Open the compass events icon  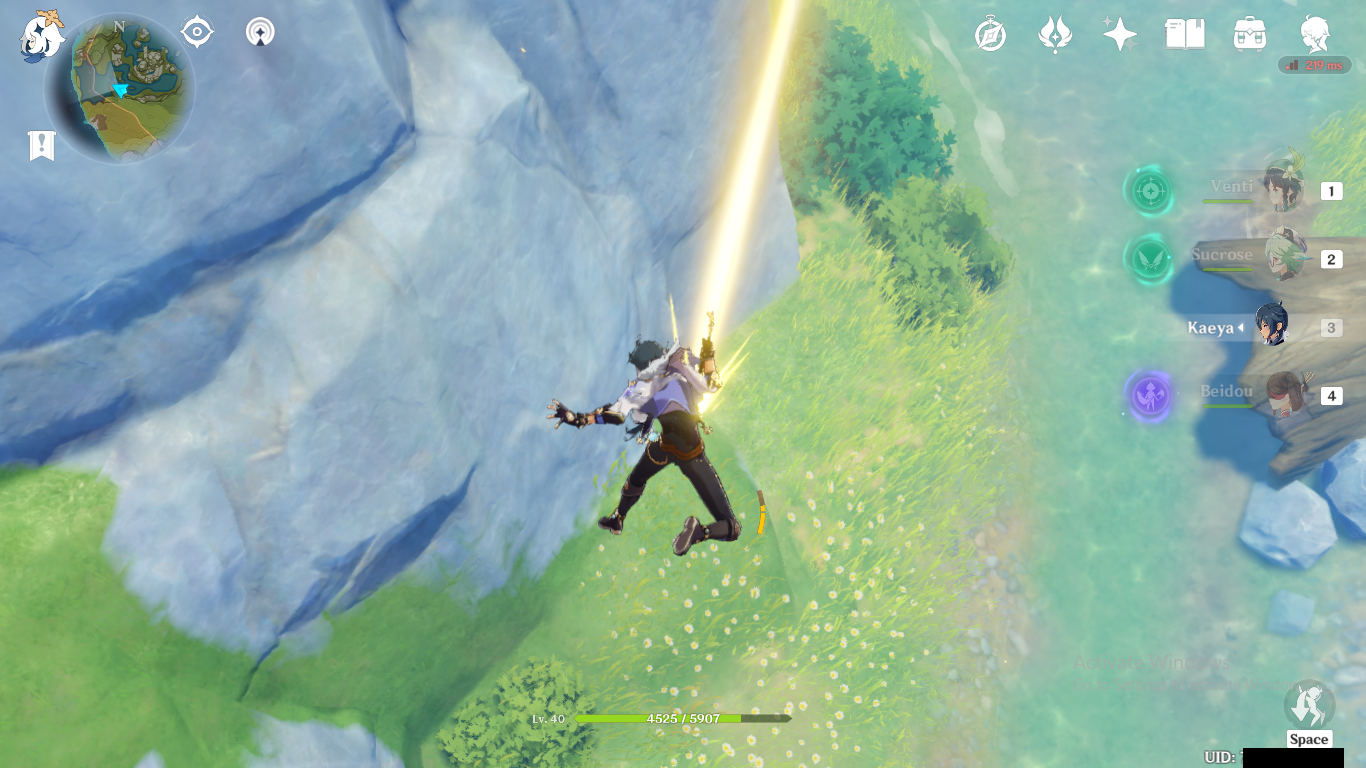click(x=990, y=35)
